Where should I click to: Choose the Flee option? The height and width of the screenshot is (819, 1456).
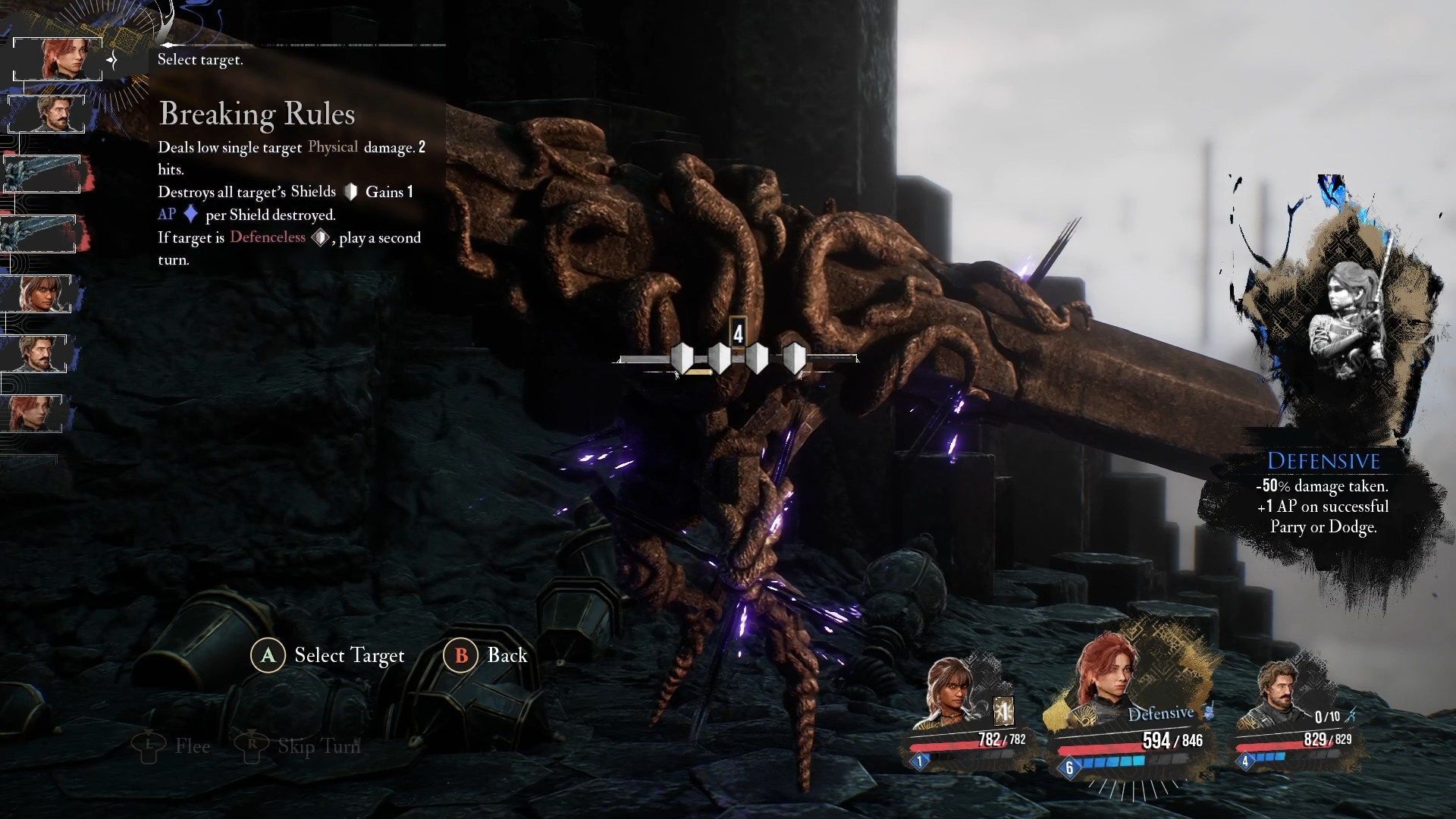[171, 746]
